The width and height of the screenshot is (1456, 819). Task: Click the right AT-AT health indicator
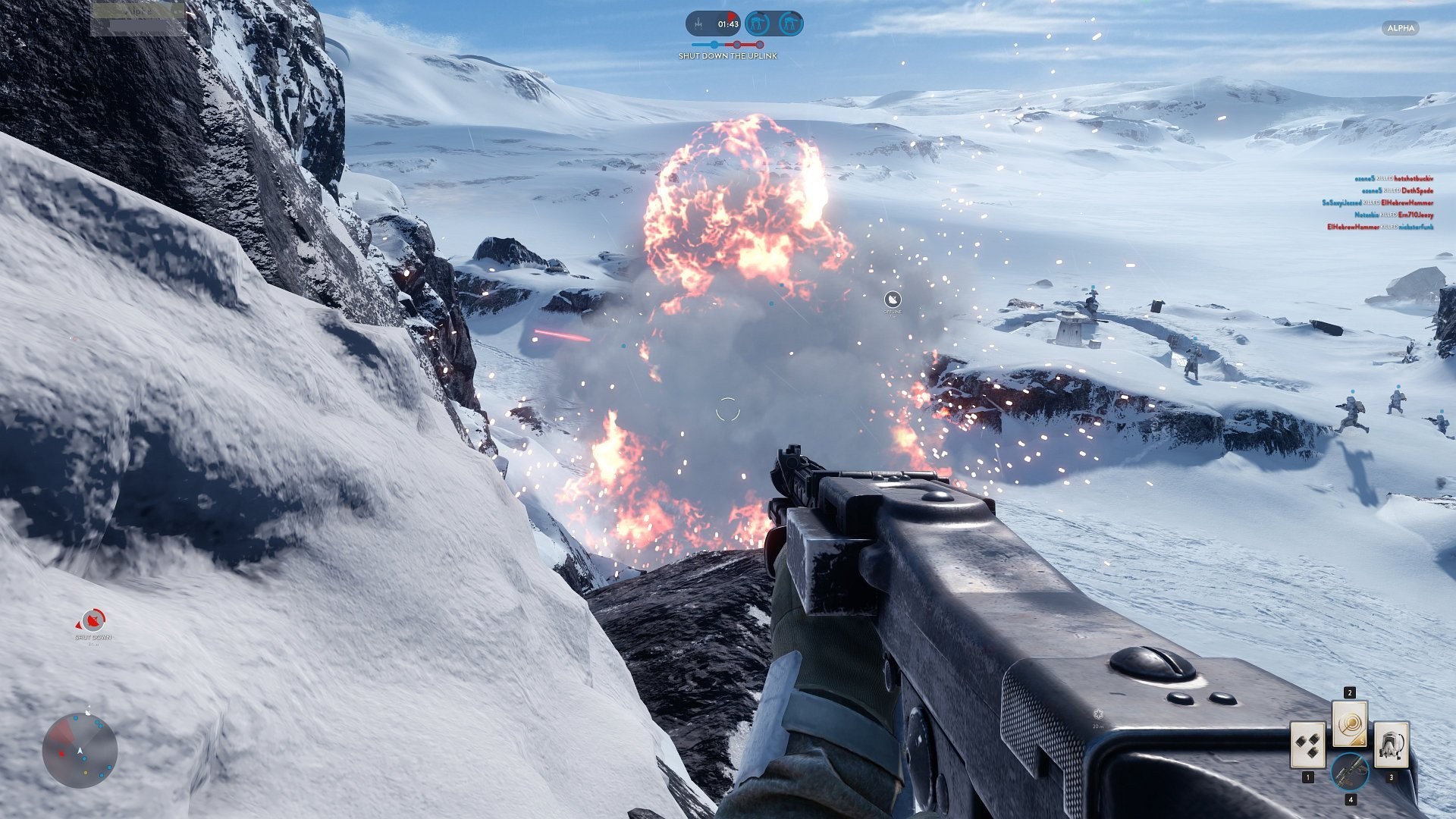(789, 24)
